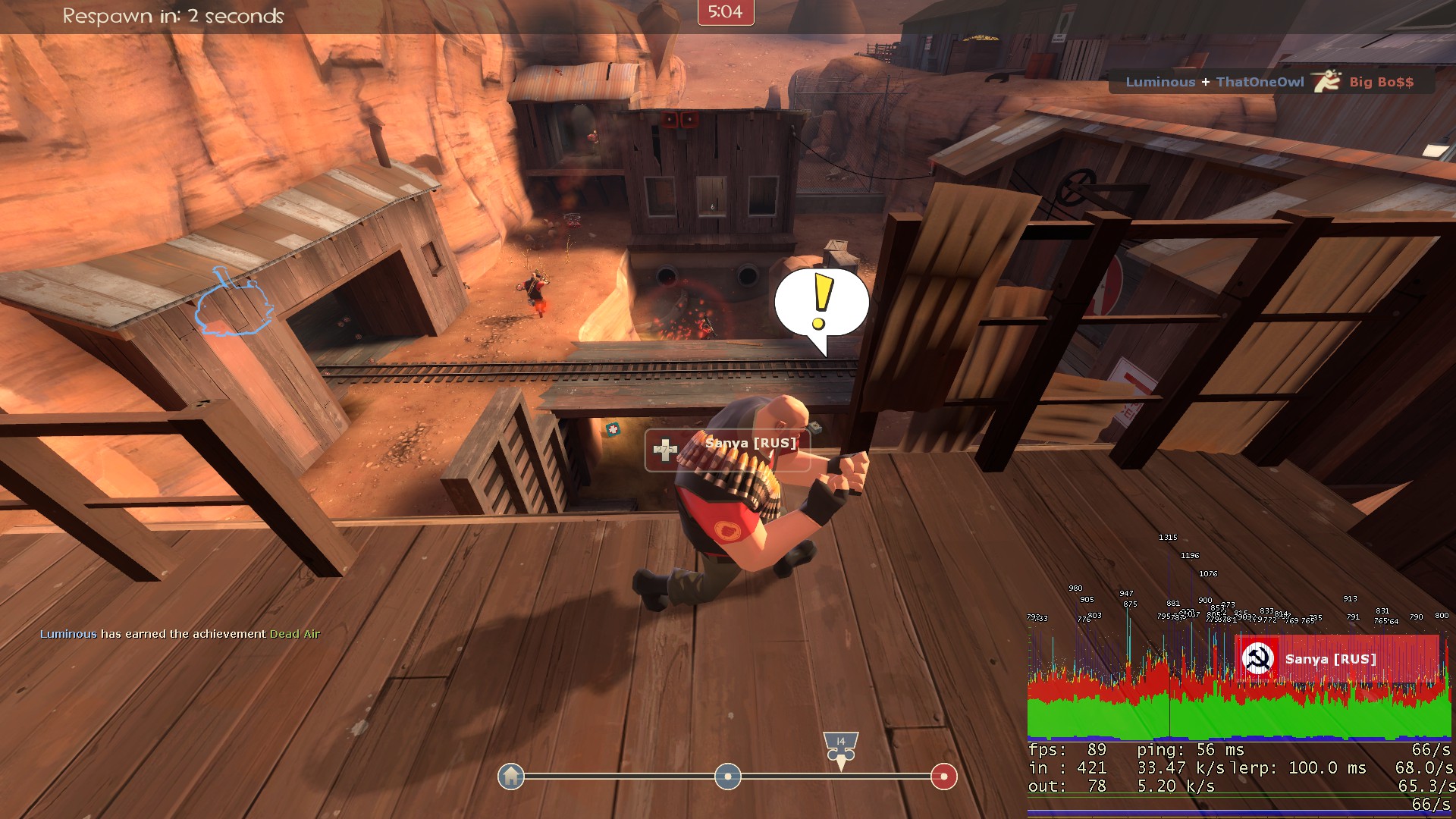This screenshot has height=819, width=1456.
Task: Click the payload cart marker on the track
Action: [x=840, y=748]
